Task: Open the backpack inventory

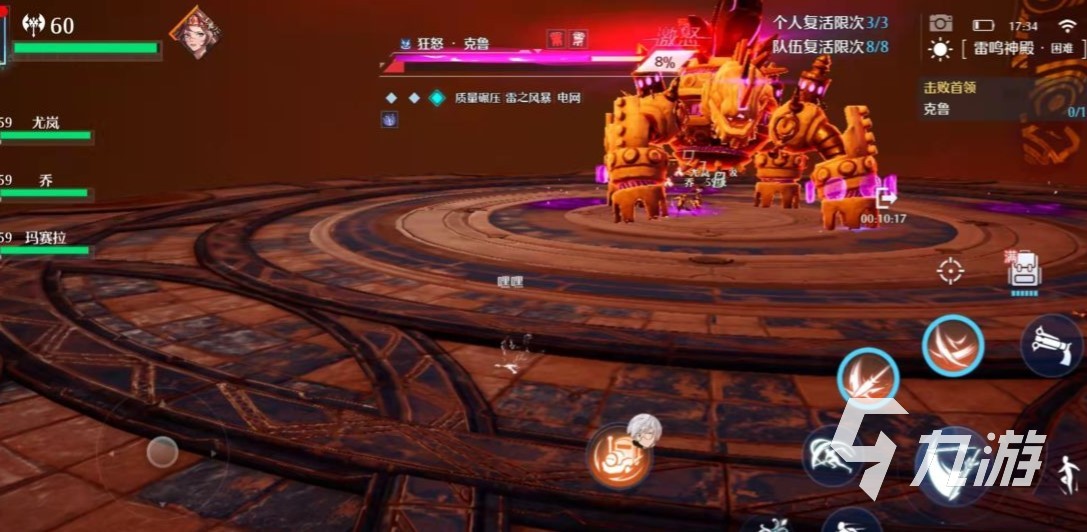Action: (1025, 271)
